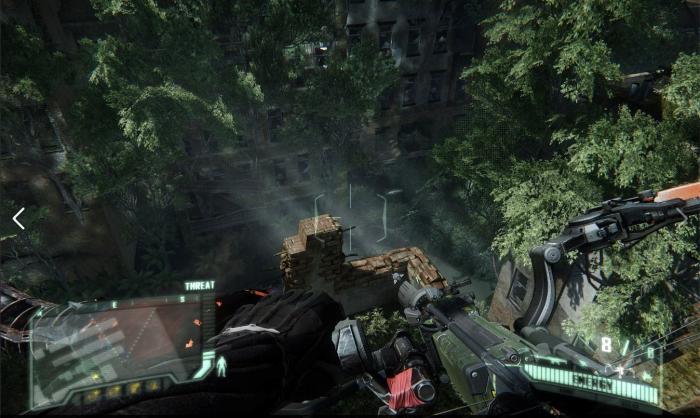Select the soldier stance icon beside the minimap
The height and width of the screenshot is (418, 700).
(x=222, y=367)
